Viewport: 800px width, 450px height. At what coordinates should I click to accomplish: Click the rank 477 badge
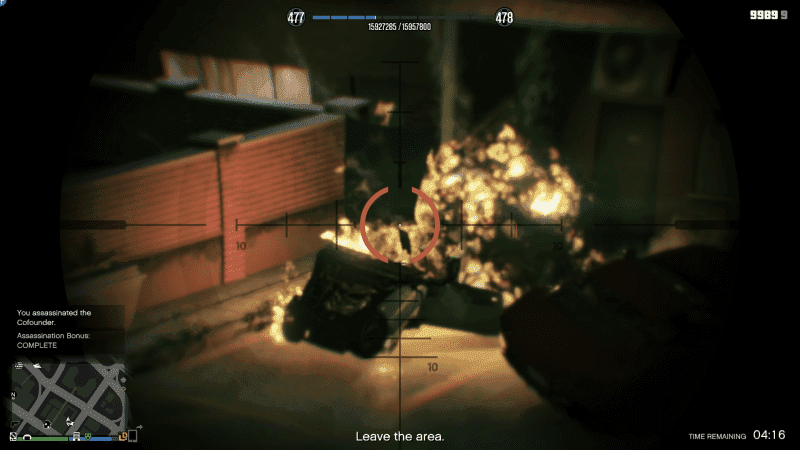[x=297, y=17]
